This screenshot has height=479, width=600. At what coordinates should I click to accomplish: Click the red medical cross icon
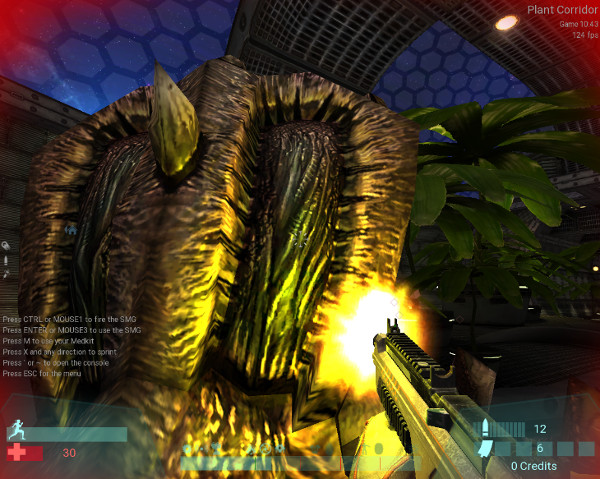click(x=16, y=453)
